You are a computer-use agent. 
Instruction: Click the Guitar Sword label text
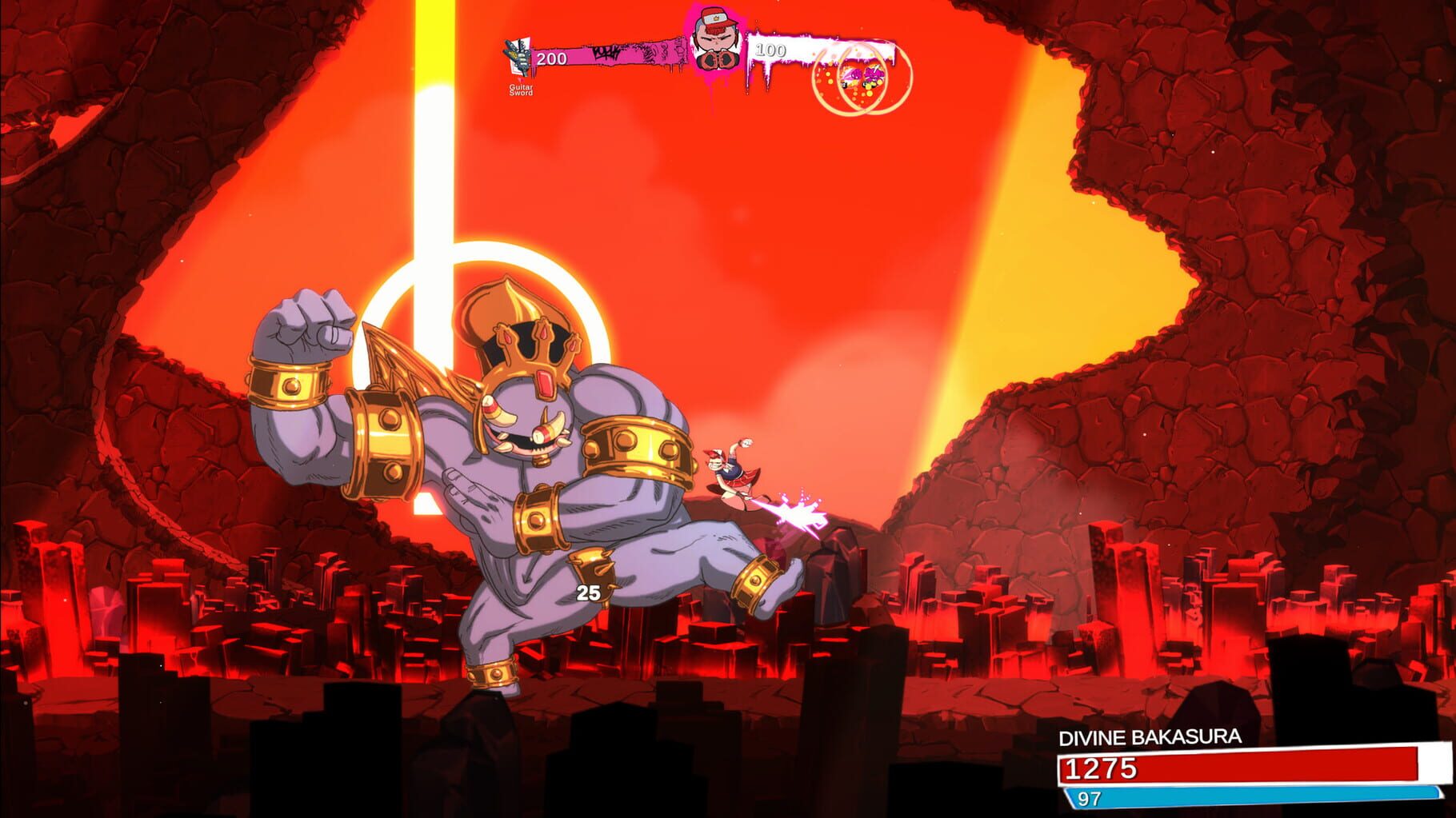(x=521, y=90)
